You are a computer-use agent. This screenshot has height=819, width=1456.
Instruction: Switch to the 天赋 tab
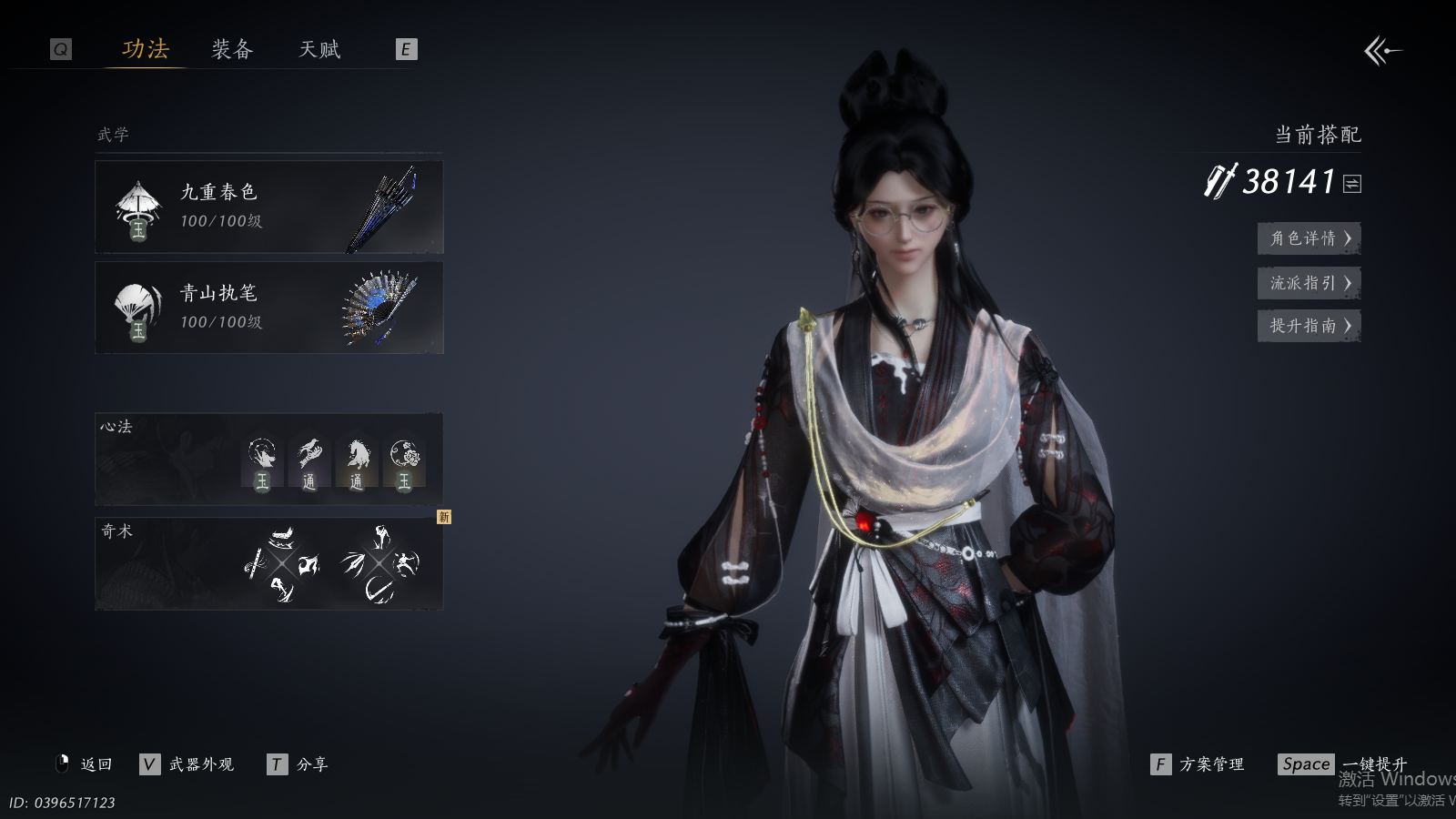pyautogui.click(x=319, y=49)
